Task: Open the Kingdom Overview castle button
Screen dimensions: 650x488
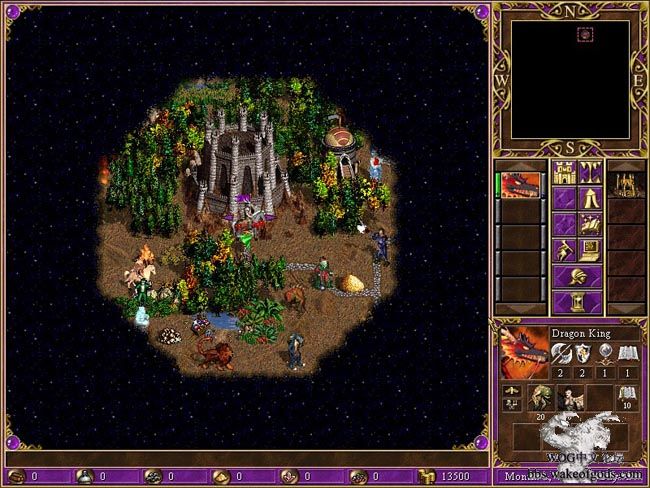Action: tap(564, 171)
